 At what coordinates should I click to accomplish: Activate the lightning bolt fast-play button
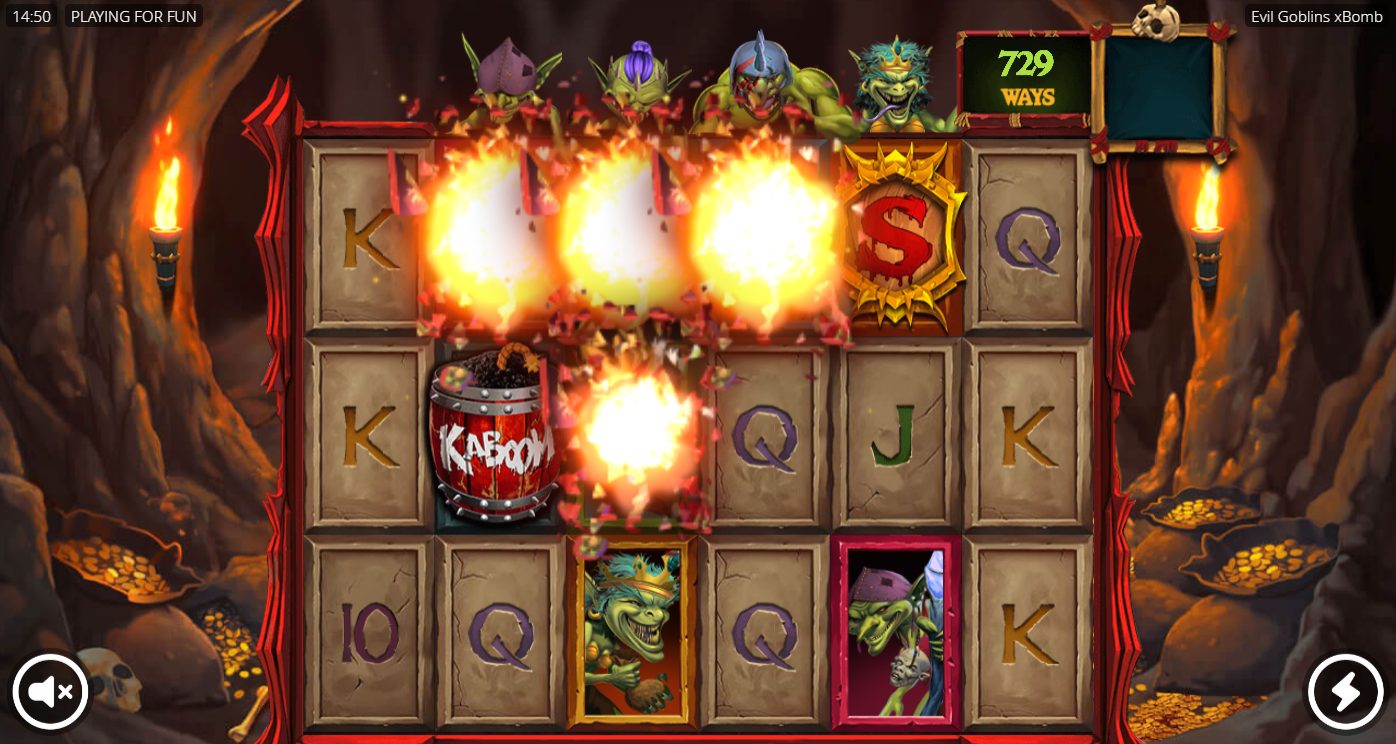click(1345, 691)
